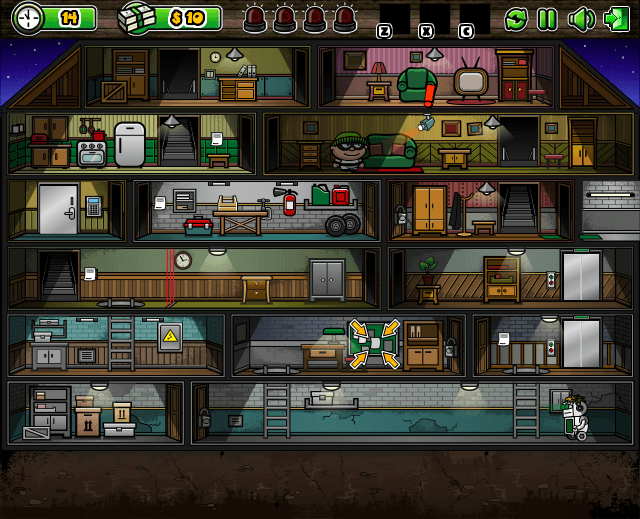Exit the level via the door icon
The height and width of the screenshot is (519, 640).
coord(616,18)
